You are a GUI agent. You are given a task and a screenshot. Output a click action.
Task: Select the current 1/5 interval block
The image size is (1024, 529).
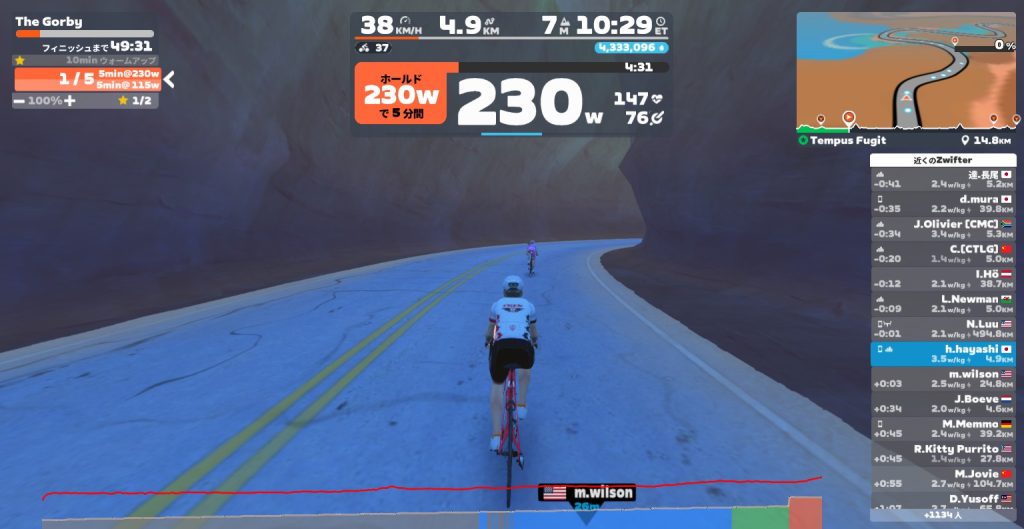pyautogui.click(x=86, y=80)
